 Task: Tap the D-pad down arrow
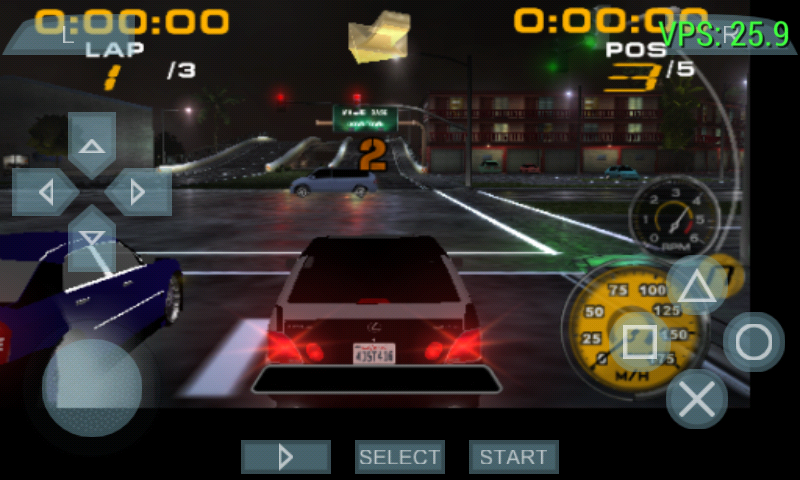(92, 237)
